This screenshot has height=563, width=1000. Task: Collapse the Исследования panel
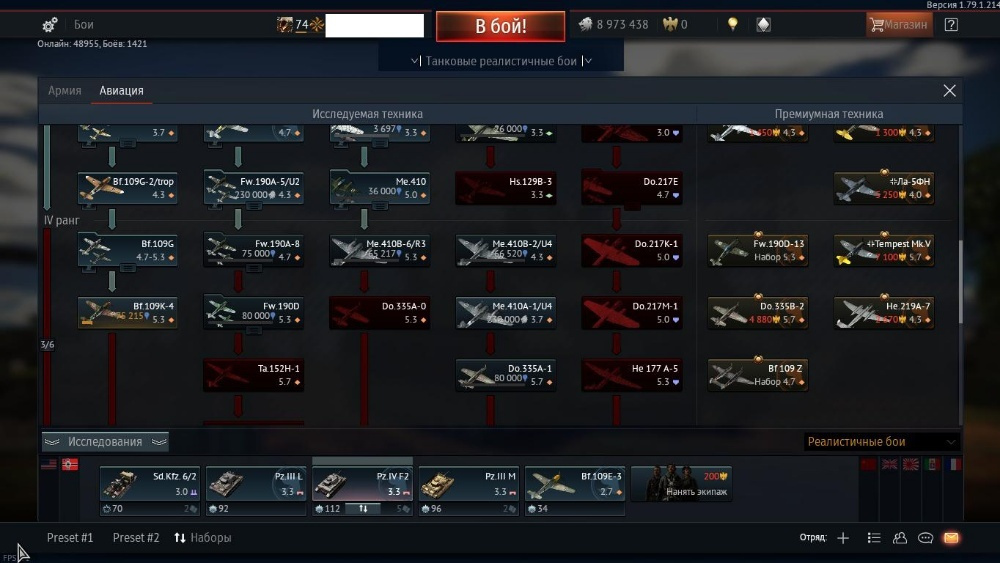pos(104,442)
